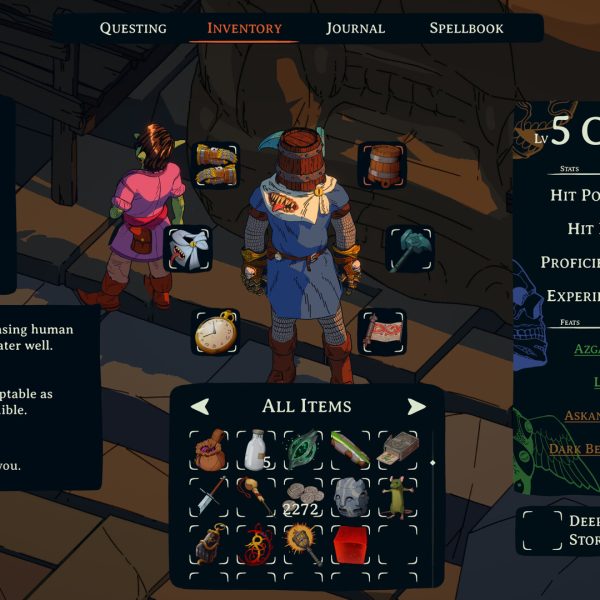
Task: Switch to the Journal tab
Action: [355, 28]
